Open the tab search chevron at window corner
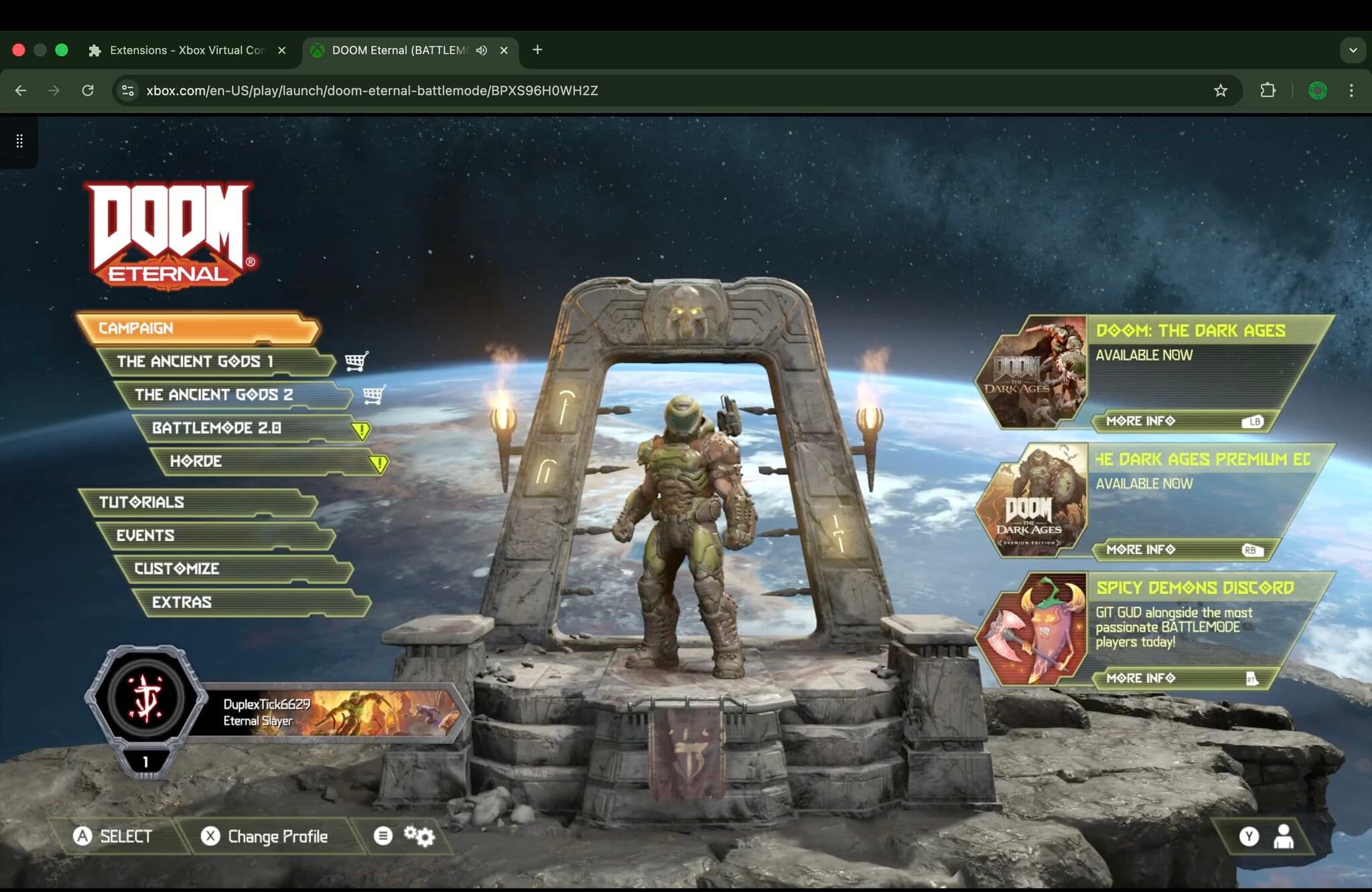1372x892 pixels. pos(1353,50)
